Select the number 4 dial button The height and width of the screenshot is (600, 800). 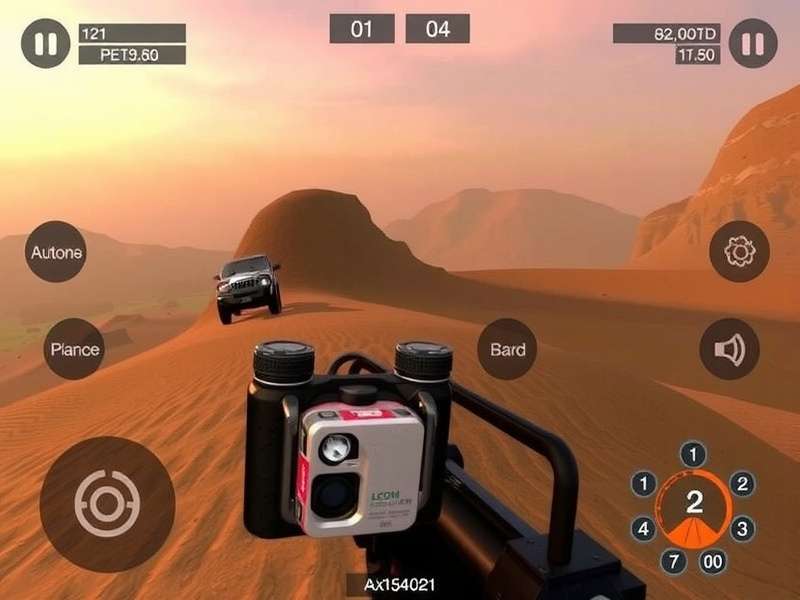click(x=644, y=527)
